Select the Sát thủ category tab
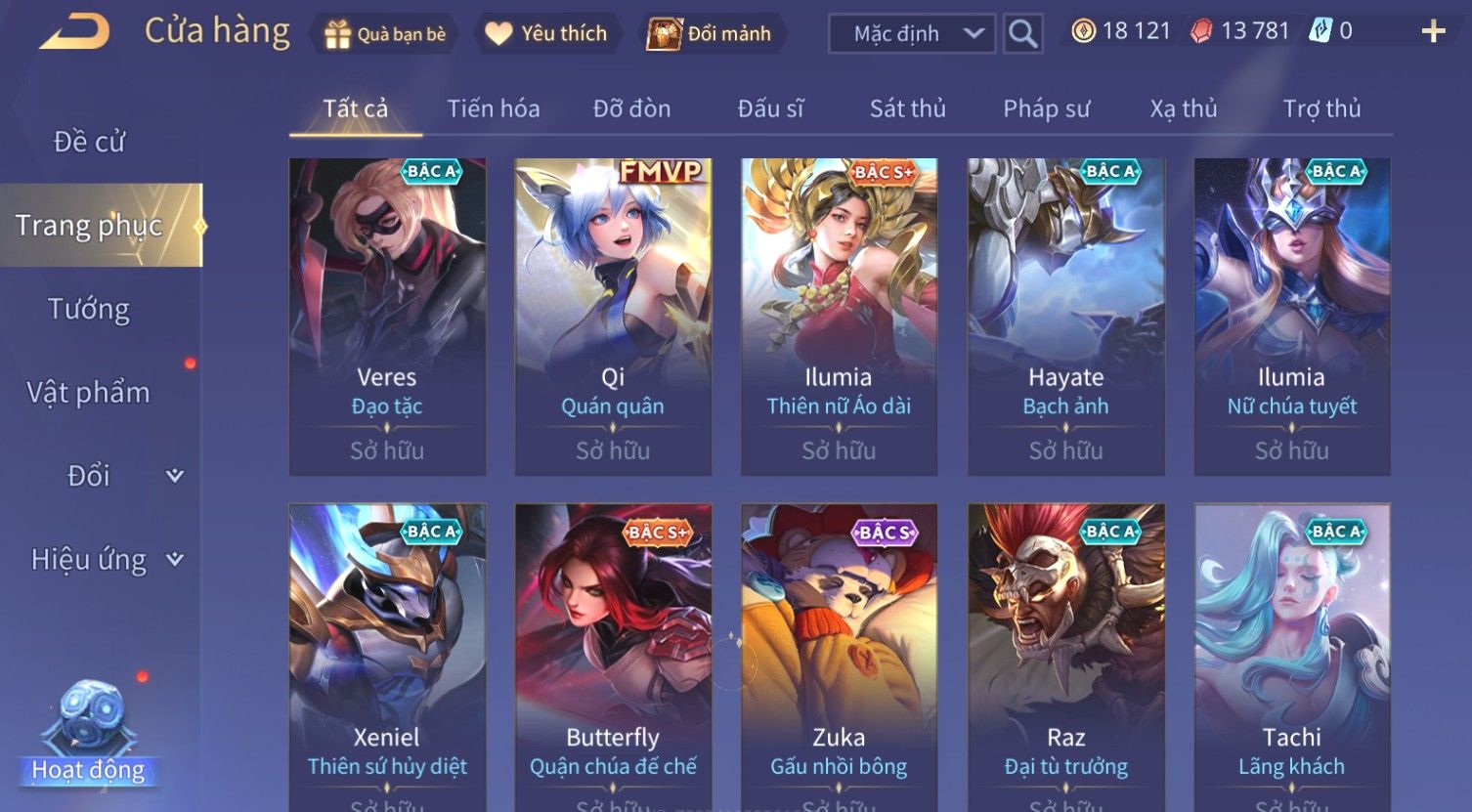Image resolution: width=1472 pixels, height=812 pixels. tap(907, 108)
